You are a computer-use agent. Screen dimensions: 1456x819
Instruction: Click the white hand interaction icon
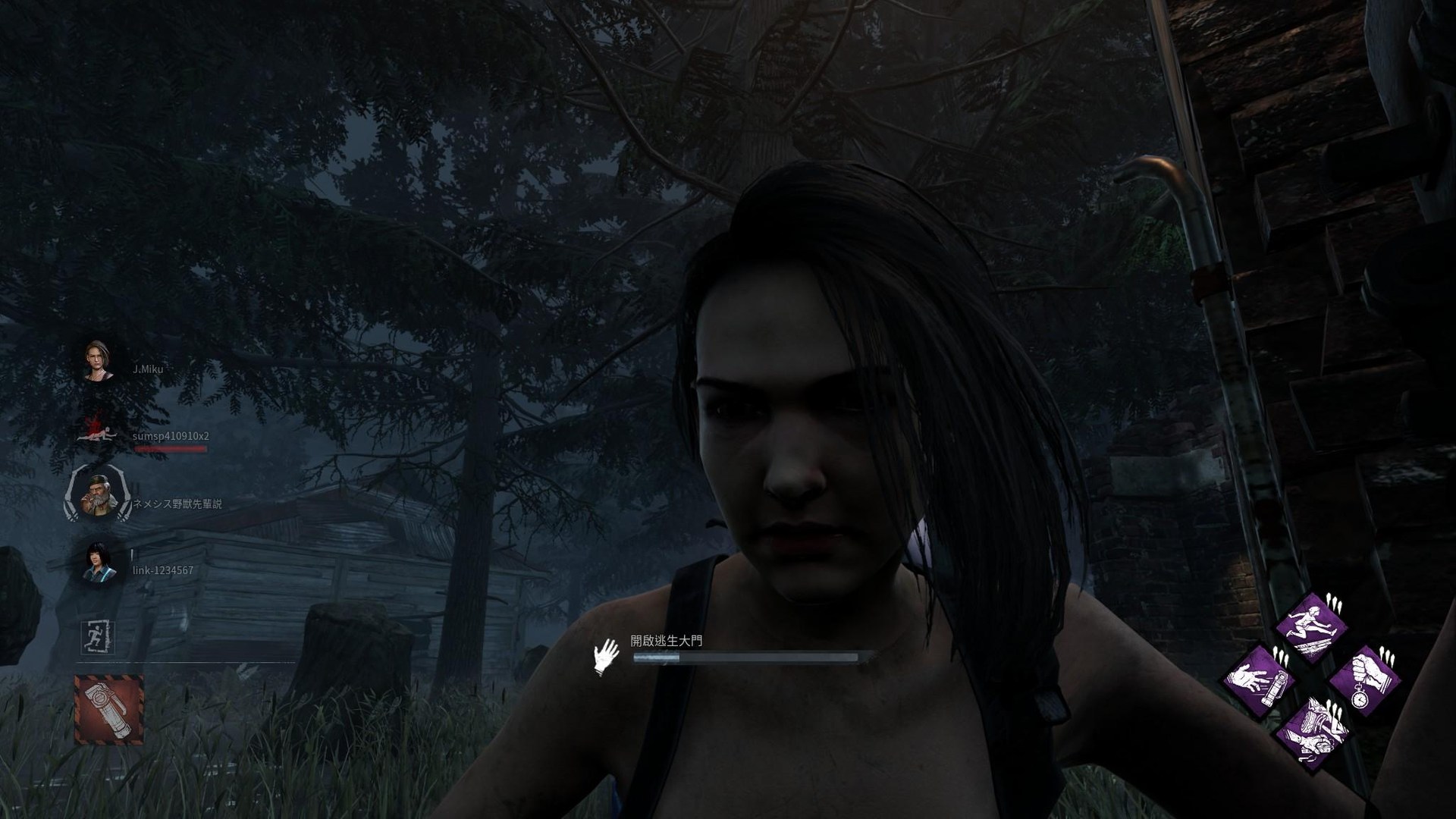click(607, 657)
